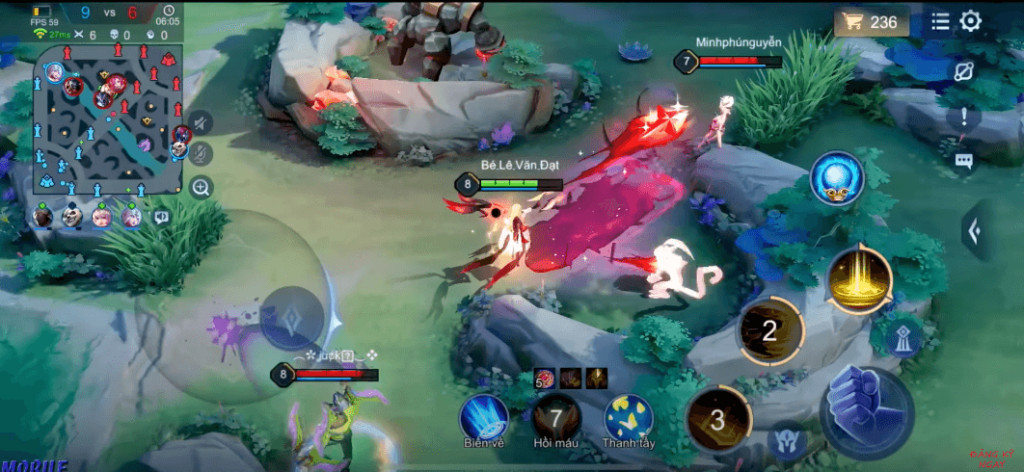Open the settings gear
Image resolution: width=1024 pixels, height=472 pixels.
click(971, 21)
